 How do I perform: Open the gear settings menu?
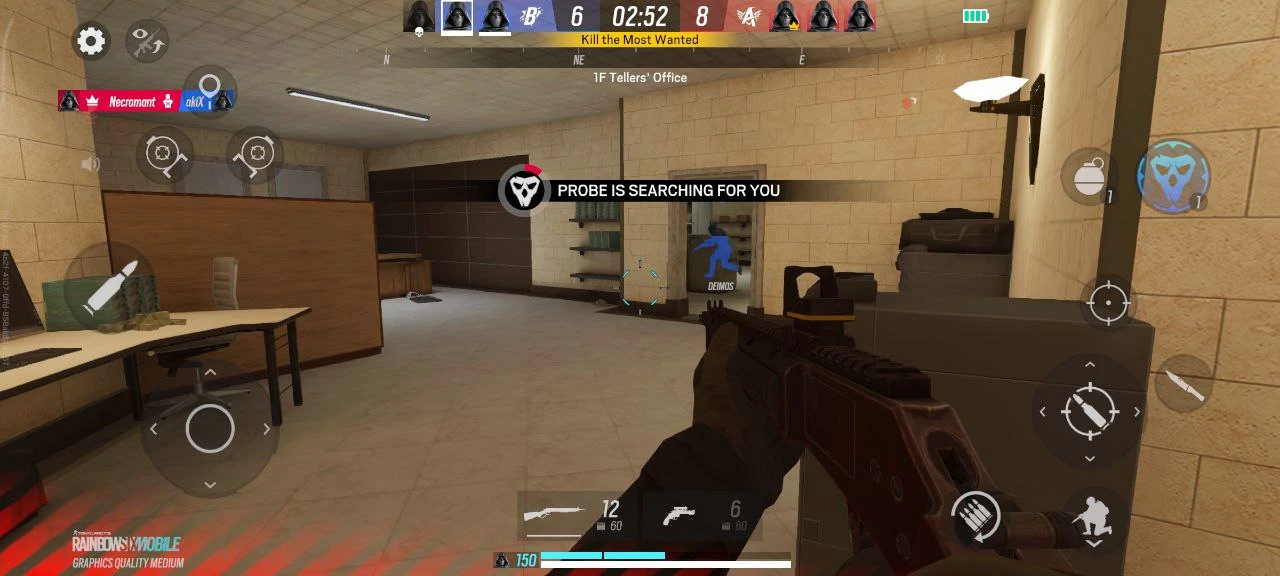pos(91,41)
